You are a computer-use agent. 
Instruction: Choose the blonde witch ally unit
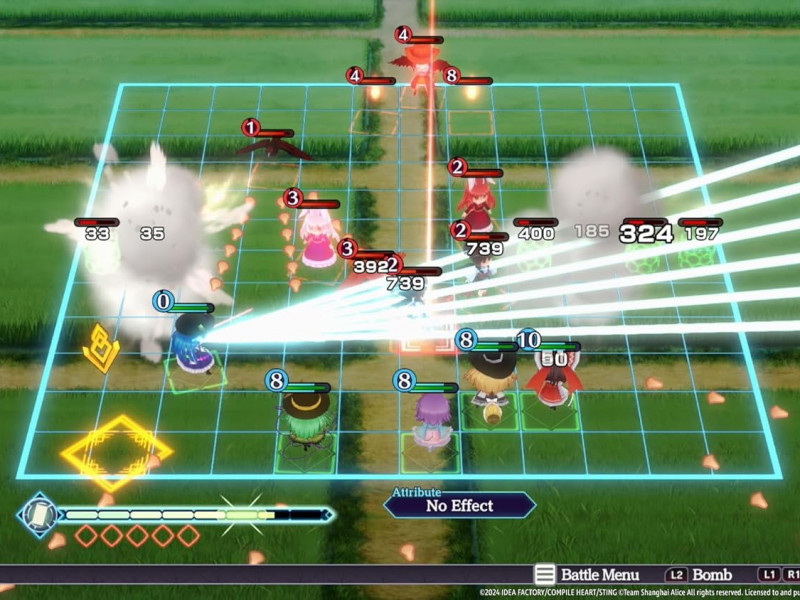click(490, 379)
